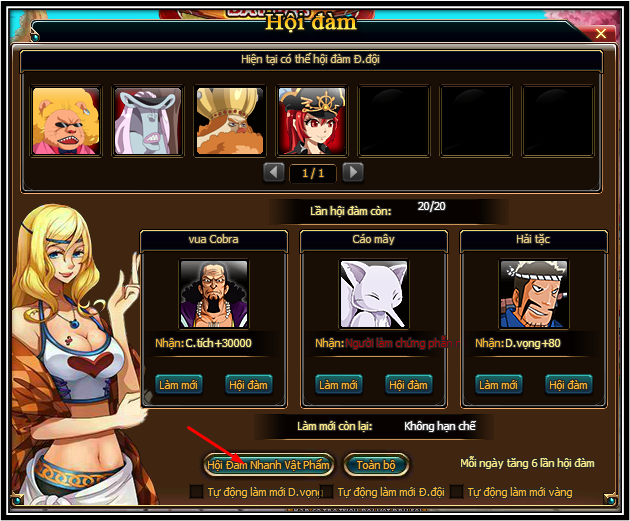This screenshot has width=630, height=521.
Task: Toggle Tự động làm mới D.vọng checkbox
Action: pos(197,492)
